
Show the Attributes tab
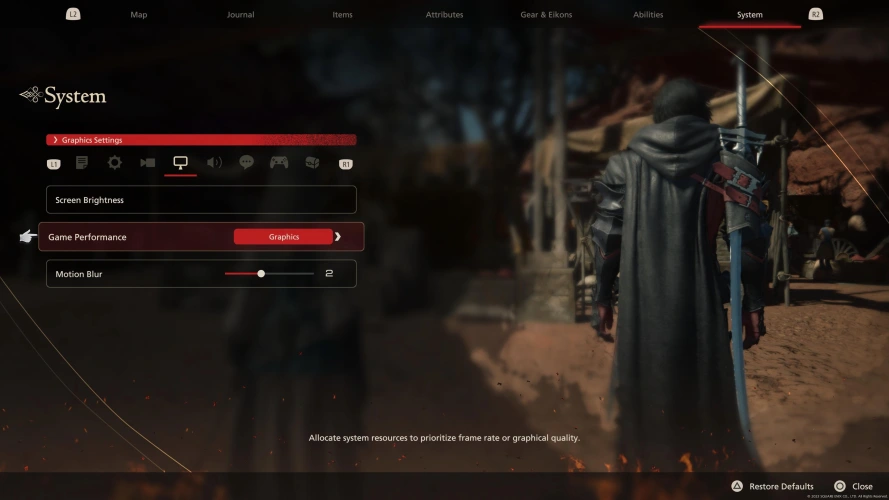point(444,15)
